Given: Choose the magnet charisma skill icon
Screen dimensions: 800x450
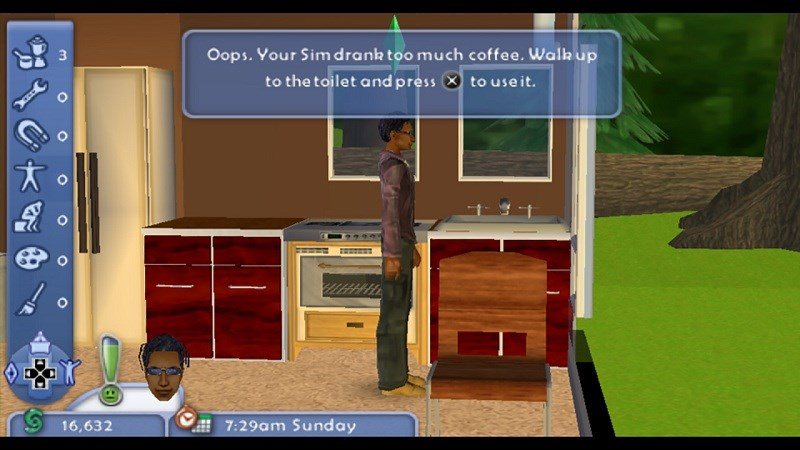Looking at the screenshot, I should pyautogui.click(x=31, y=135).
